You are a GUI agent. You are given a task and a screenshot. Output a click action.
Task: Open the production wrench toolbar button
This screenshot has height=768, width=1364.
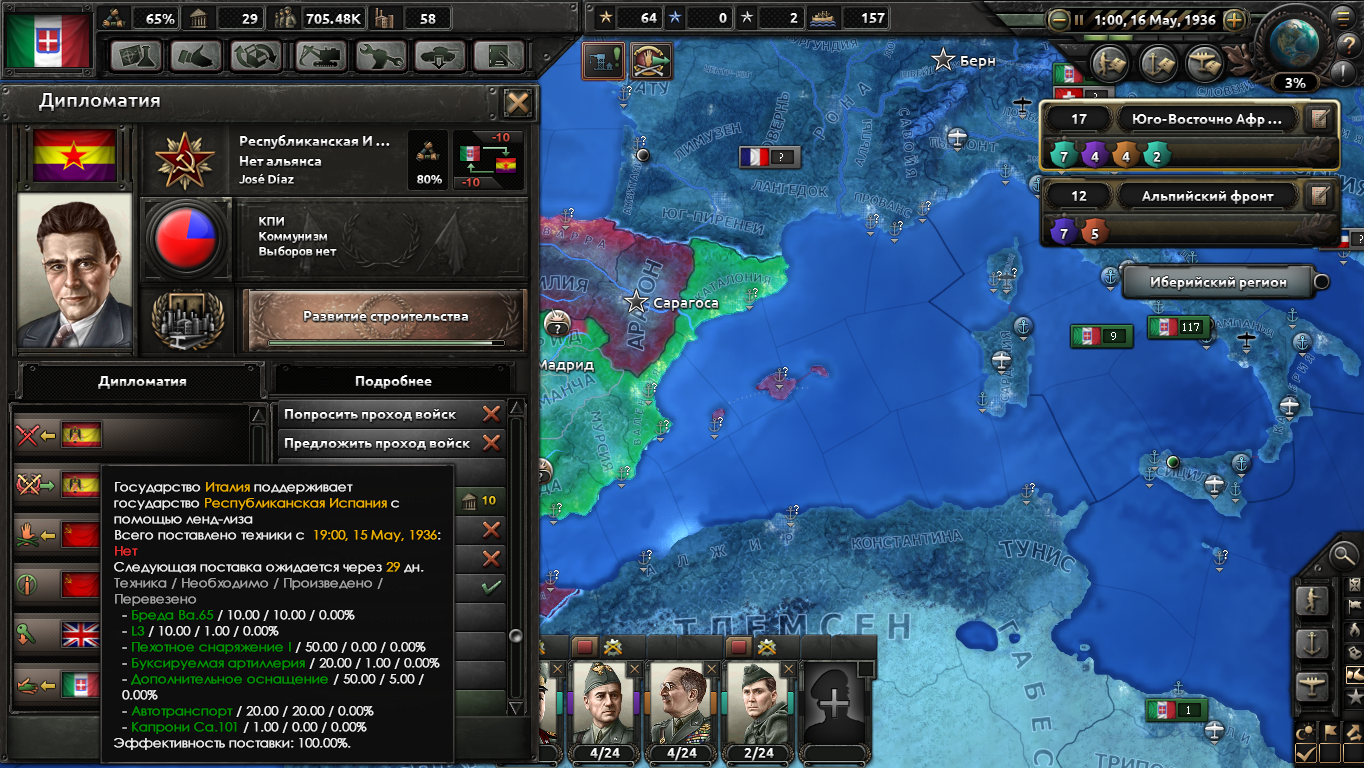379,56
